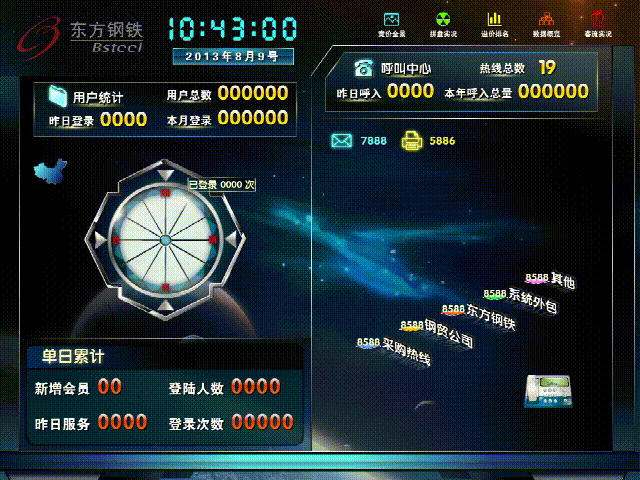Open the picture-frame icon in the top menu

[x=391, y=19]
